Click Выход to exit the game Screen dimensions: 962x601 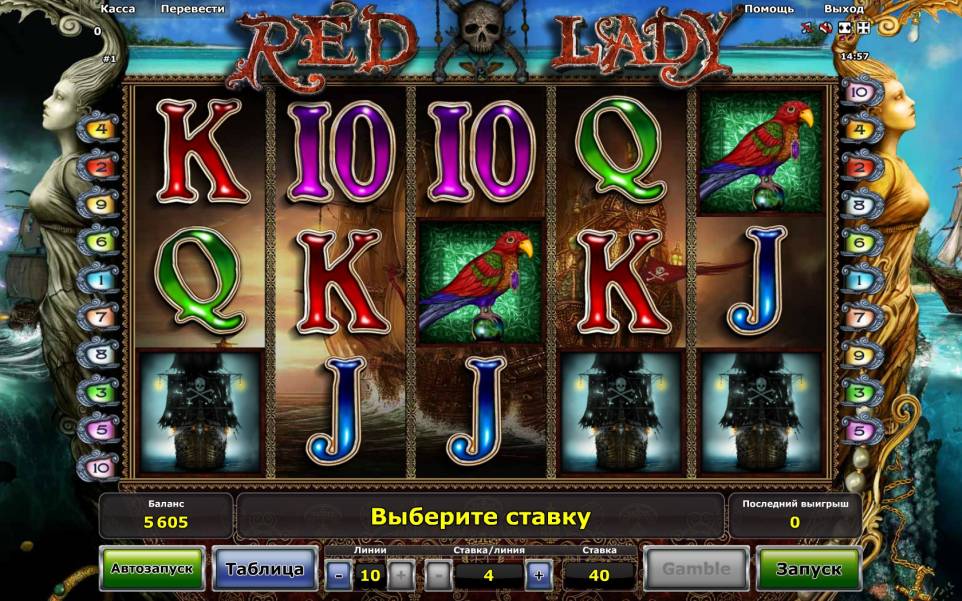pyautogui.click(x=843, y=8)
